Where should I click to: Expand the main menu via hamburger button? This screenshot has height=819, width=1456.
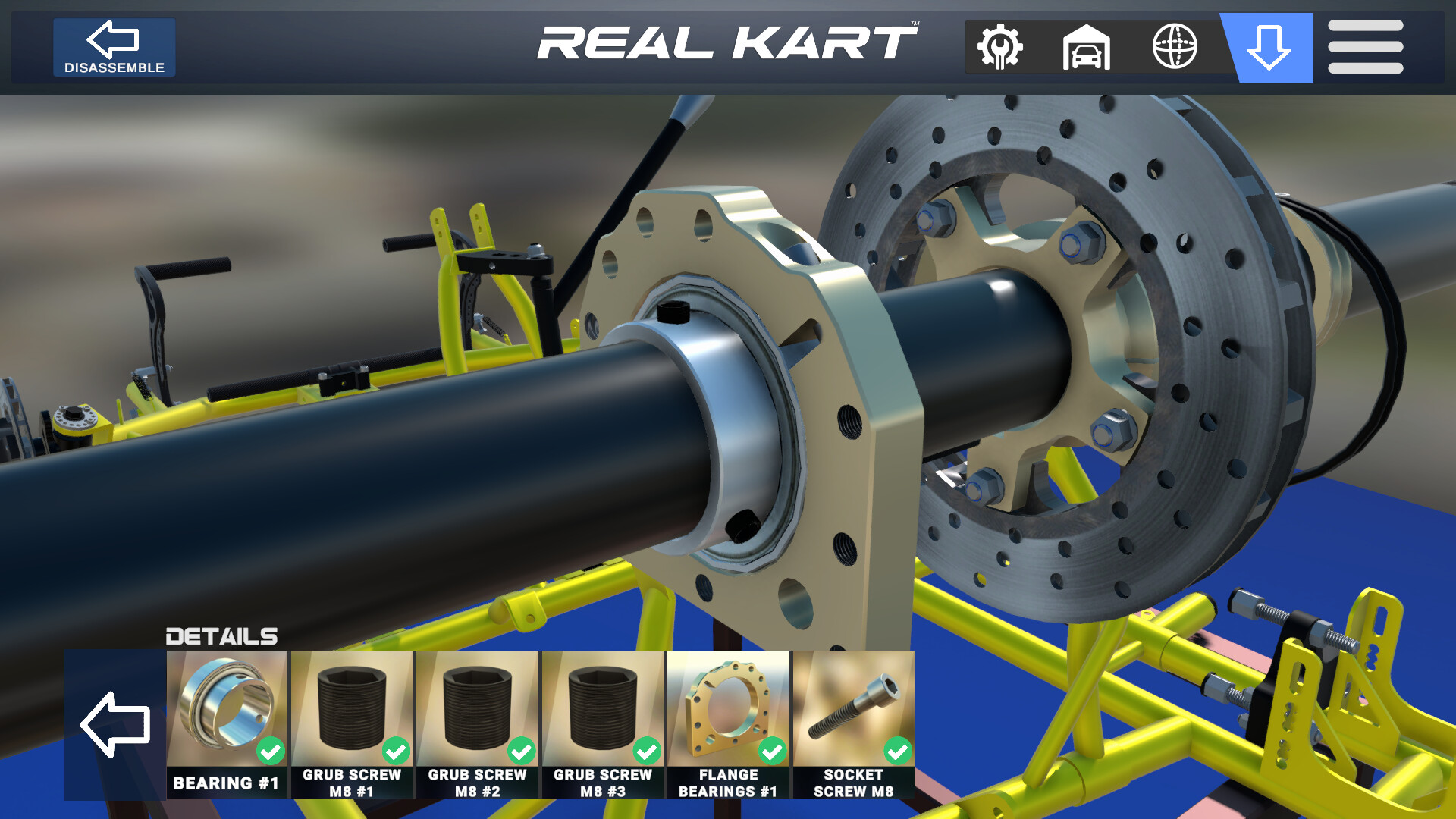1367,47
